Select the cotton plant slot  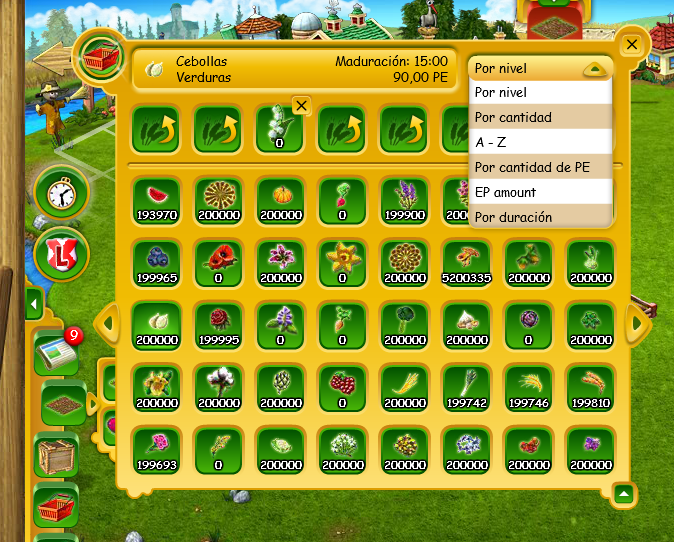[x=218, y=385]
